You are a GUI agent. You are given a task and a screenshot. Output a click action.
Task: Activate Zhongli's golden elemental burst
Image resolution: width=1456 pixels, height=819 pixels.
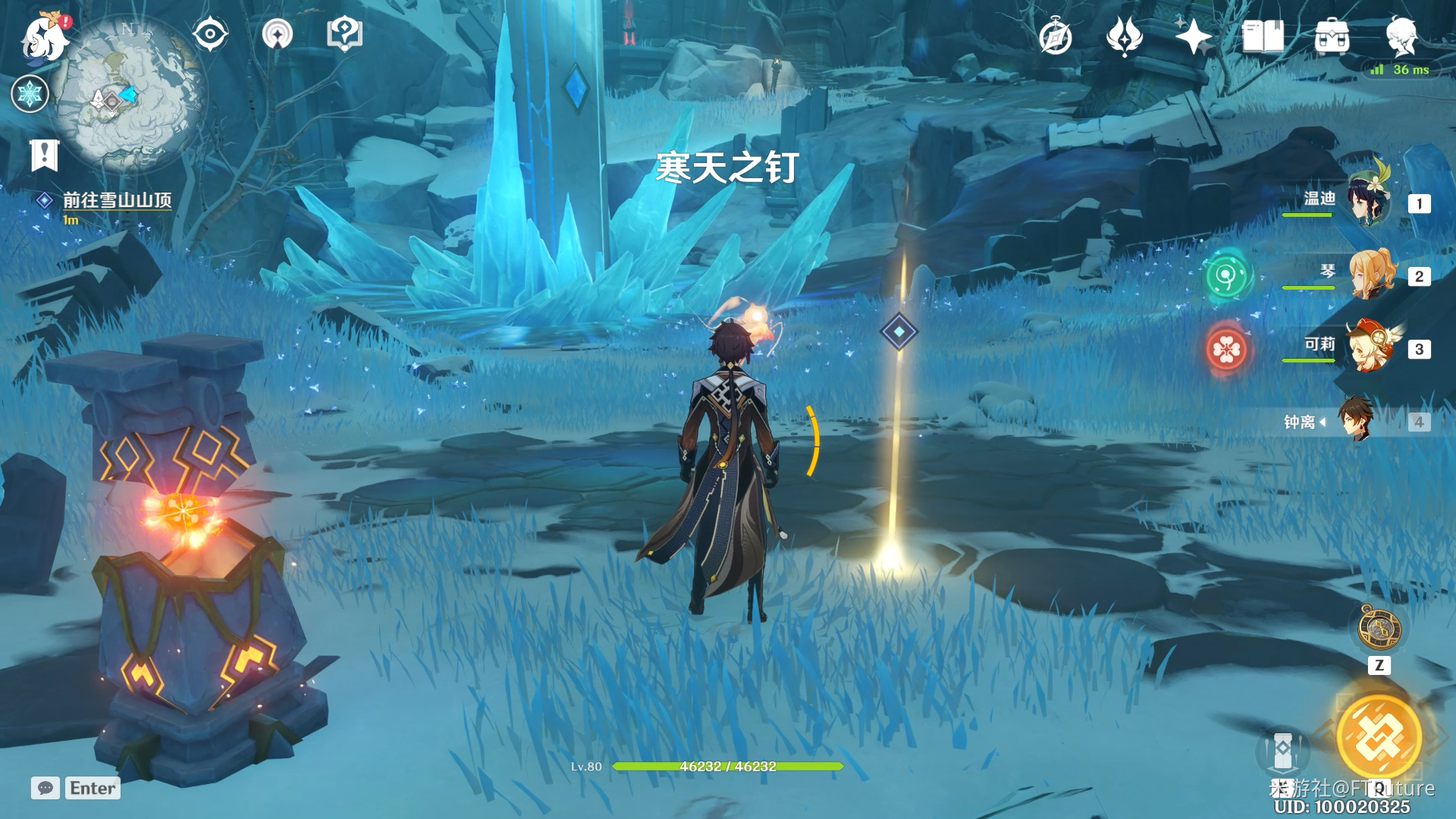point(1379,736)
